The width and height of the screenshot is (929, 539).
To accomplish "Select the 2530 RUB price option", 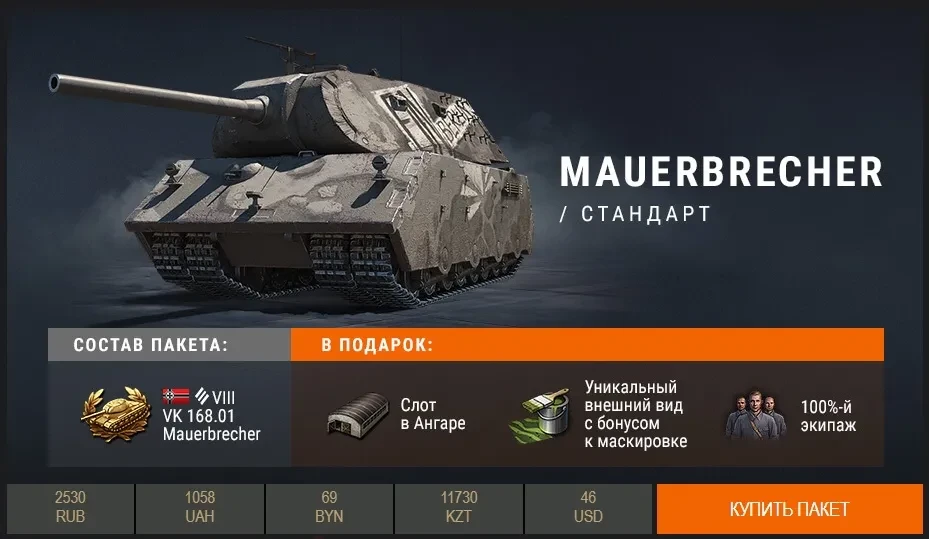I will click(70, 509).
